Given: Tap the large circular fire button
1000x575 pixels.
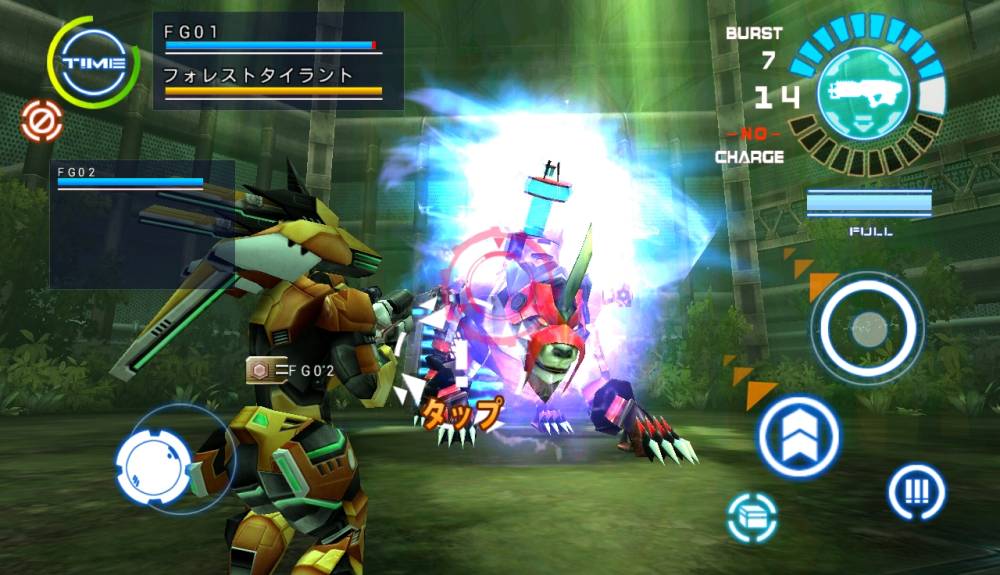Looking at the screenshot, I should click(x=866, y=326).
